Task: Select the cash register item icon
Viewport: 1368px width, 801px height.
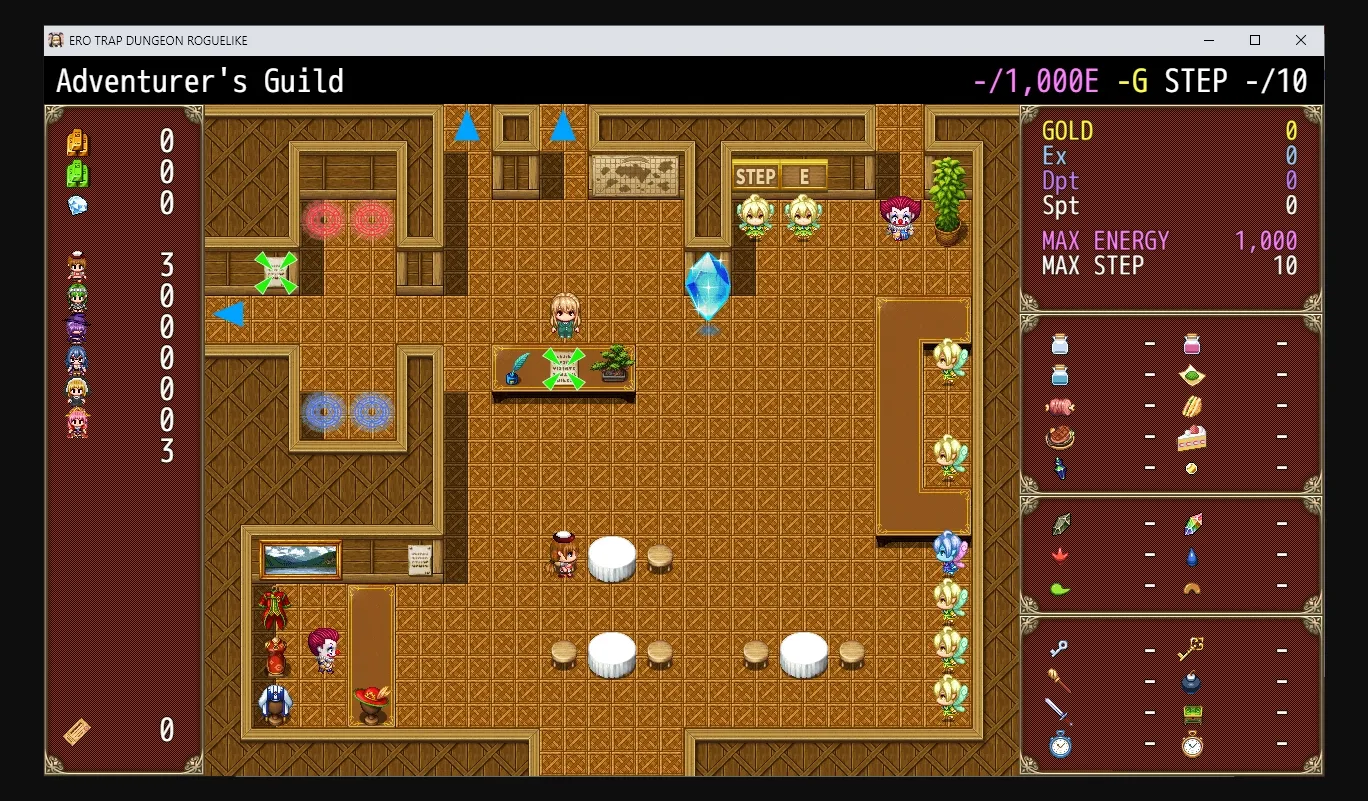Action: point(1194,713)
